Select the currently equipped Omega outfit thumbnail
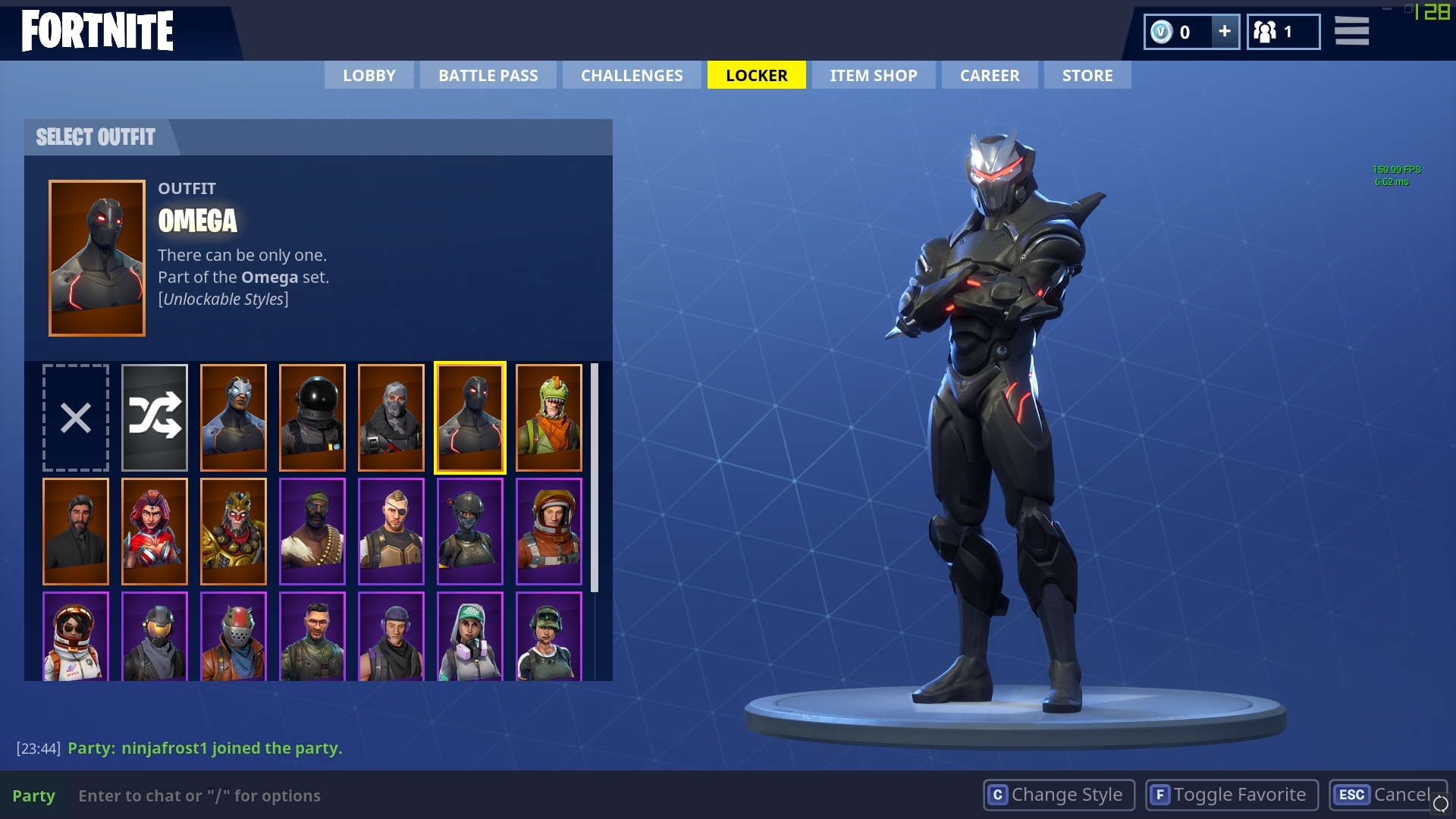Screen dimensions: 1456x819 pyautogui.click(x=470, y=416)
